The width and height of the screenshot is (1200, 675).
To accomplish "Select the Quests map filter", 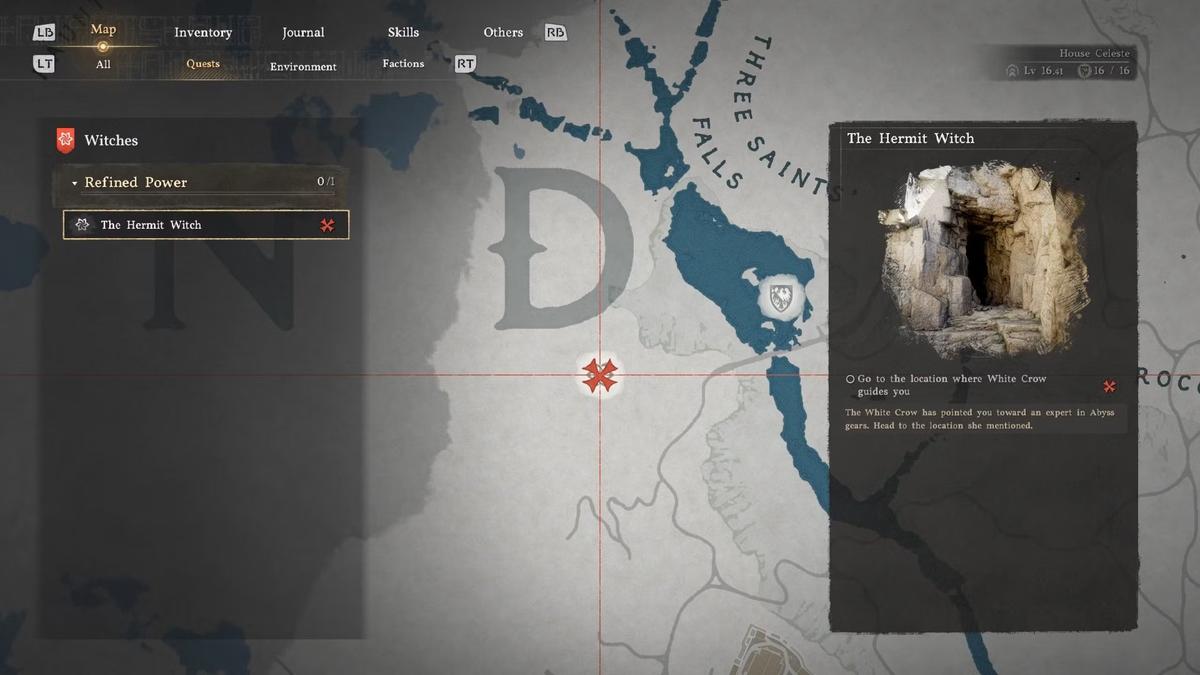I will click(x=203, y=64).
